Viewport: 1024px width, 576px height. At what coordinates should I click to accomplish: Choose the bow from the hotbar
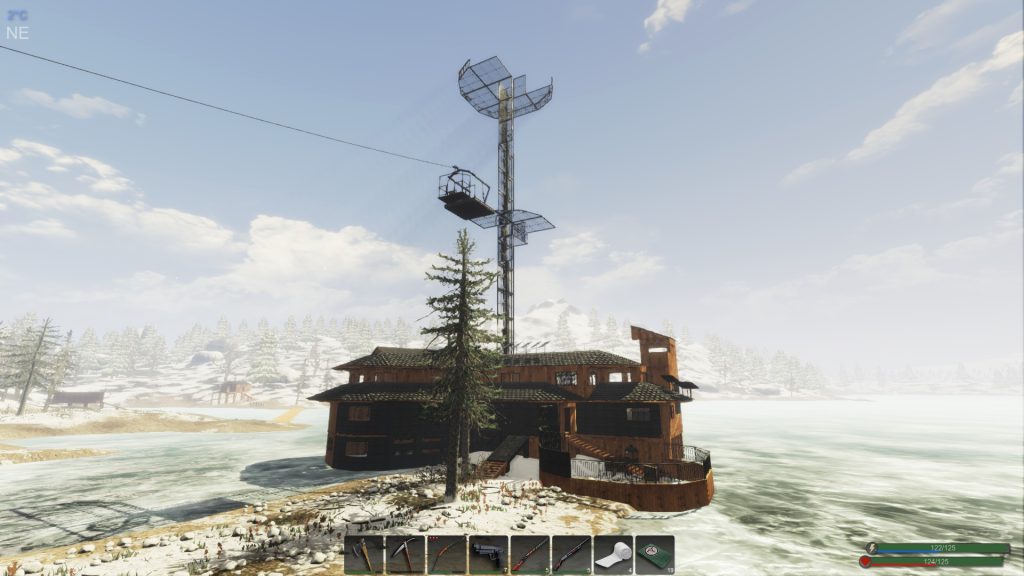coord(446,554)
